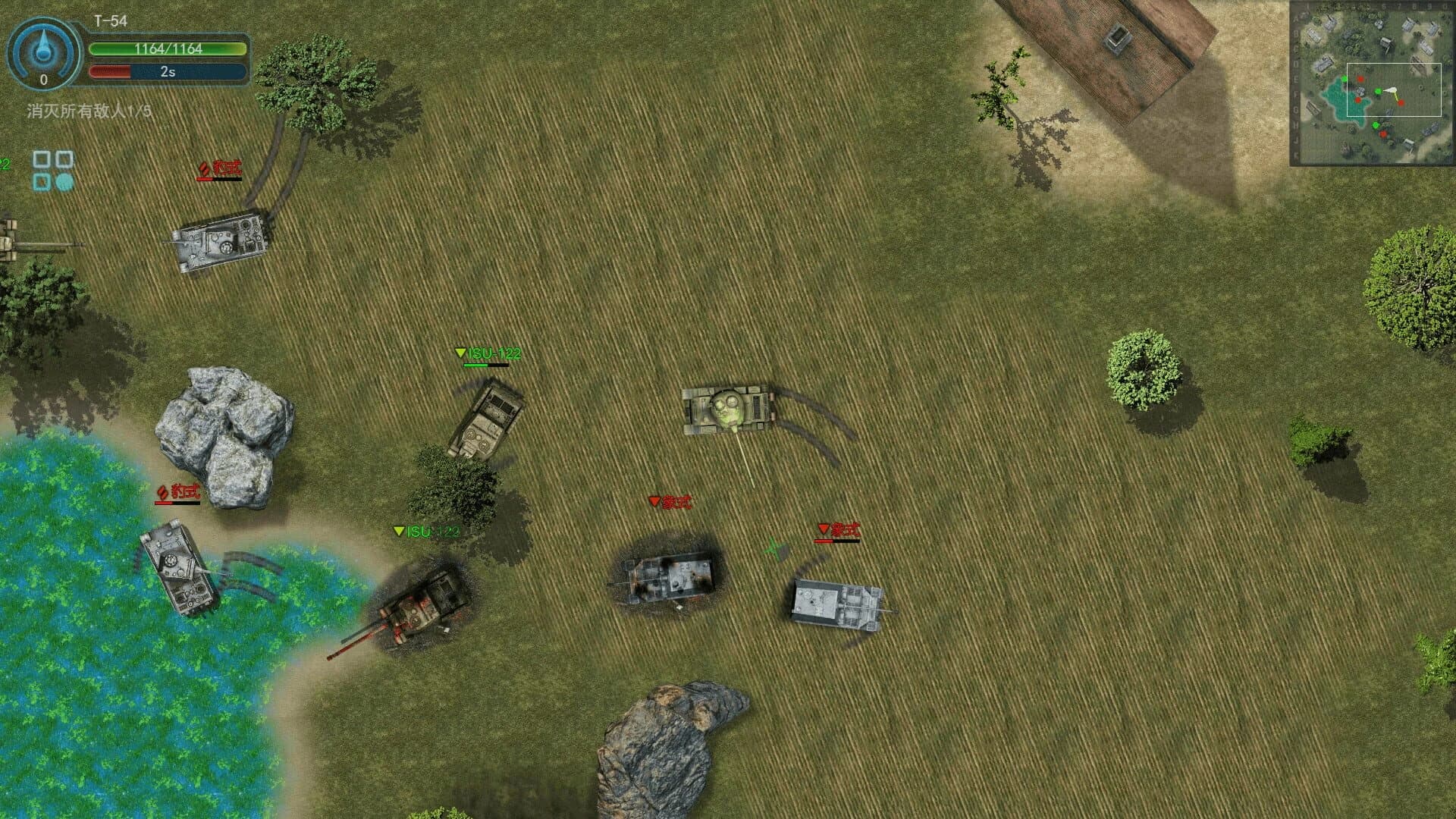The width and height of the screenshot is (1456, 819).
Task: Click the ISU-122 label near the burning tank
Action: click(x=427, y=531)
